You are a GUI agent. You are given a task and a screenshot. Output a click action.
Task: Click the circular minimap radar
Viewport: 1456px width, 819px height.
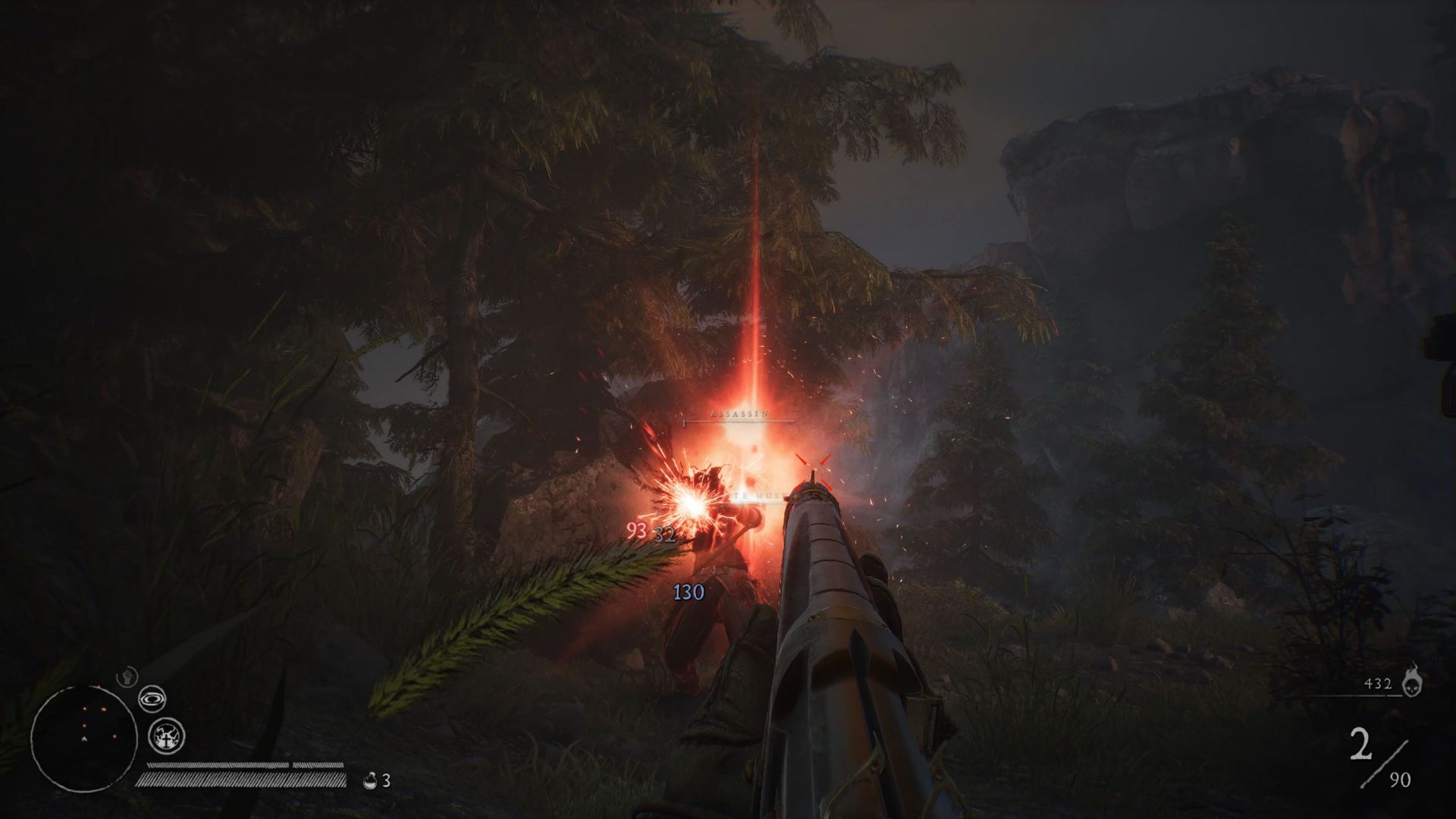click(x=84, y=737)
